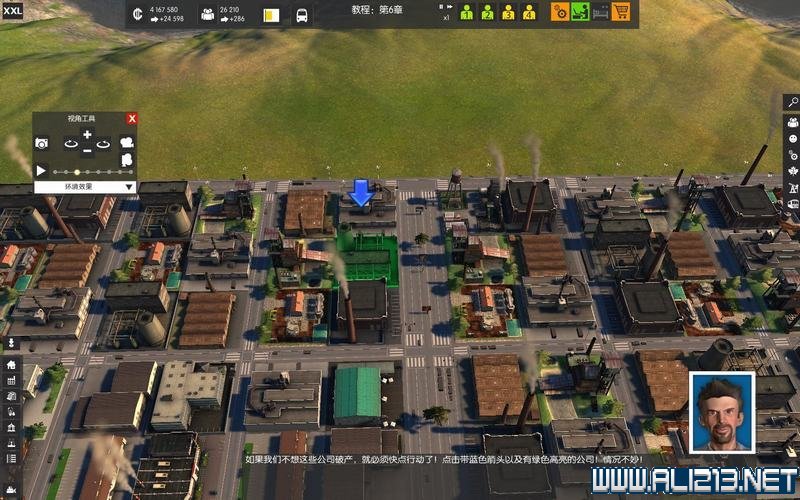Click the upper video camera icon
This screenshot has width=800, height=500.
[127, 143]
